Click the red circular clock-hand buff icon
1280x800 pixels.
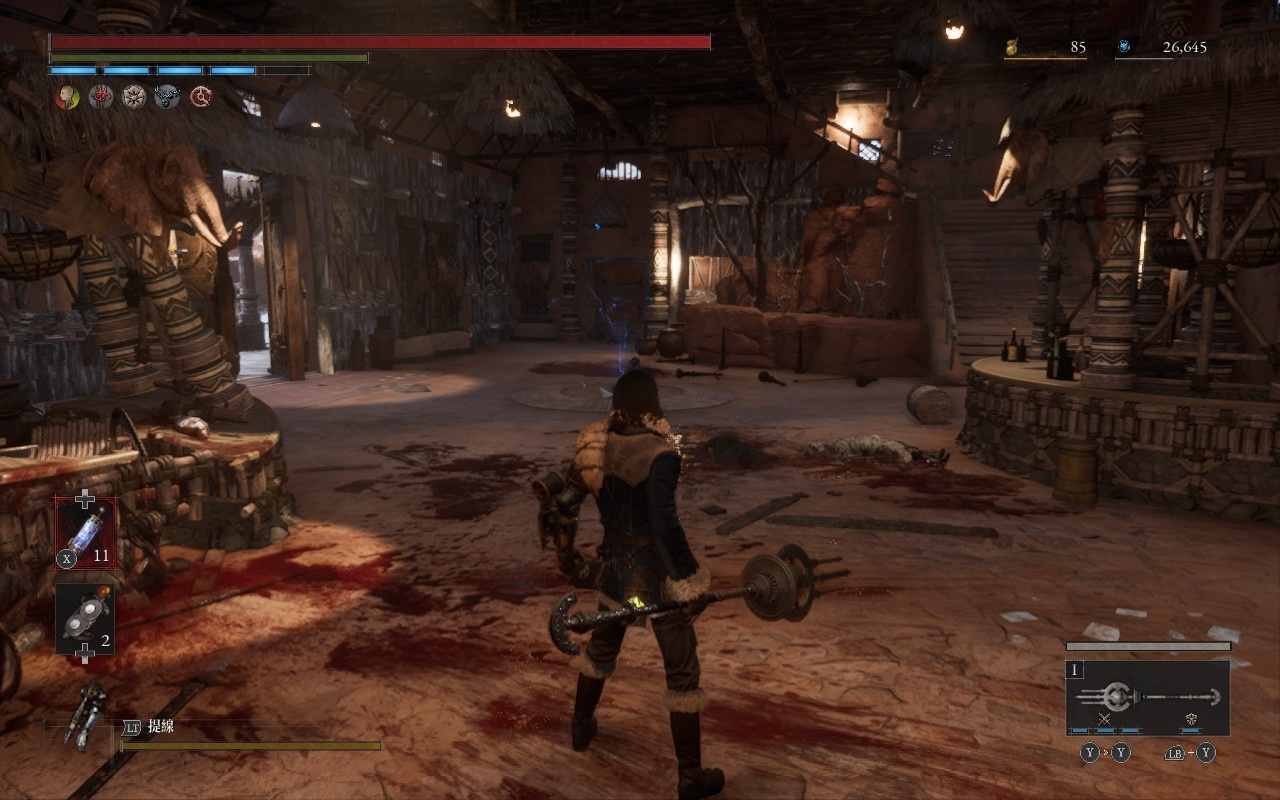coord(201,97)
